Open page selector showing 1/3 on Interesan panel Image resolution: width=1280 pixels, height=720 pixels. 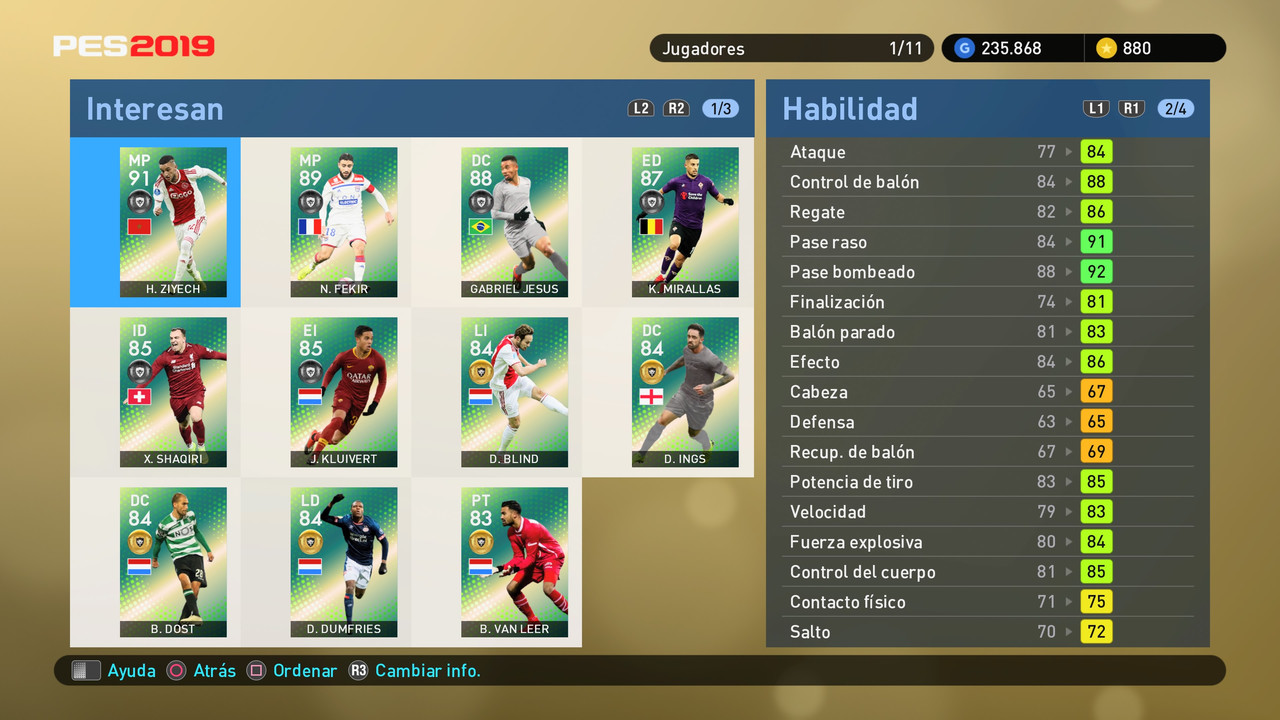click(719, 108)
